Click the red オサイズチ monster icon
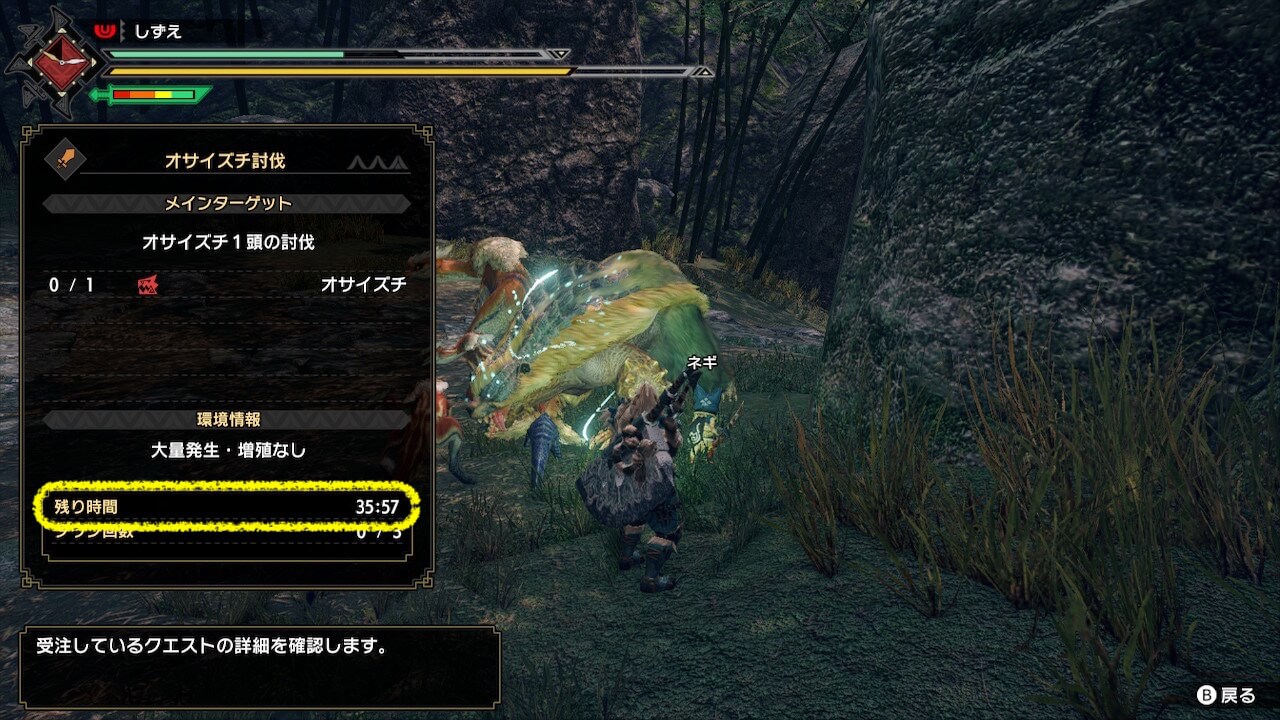The width and height of the screenshot is (1280, 720). click(148, 286)
